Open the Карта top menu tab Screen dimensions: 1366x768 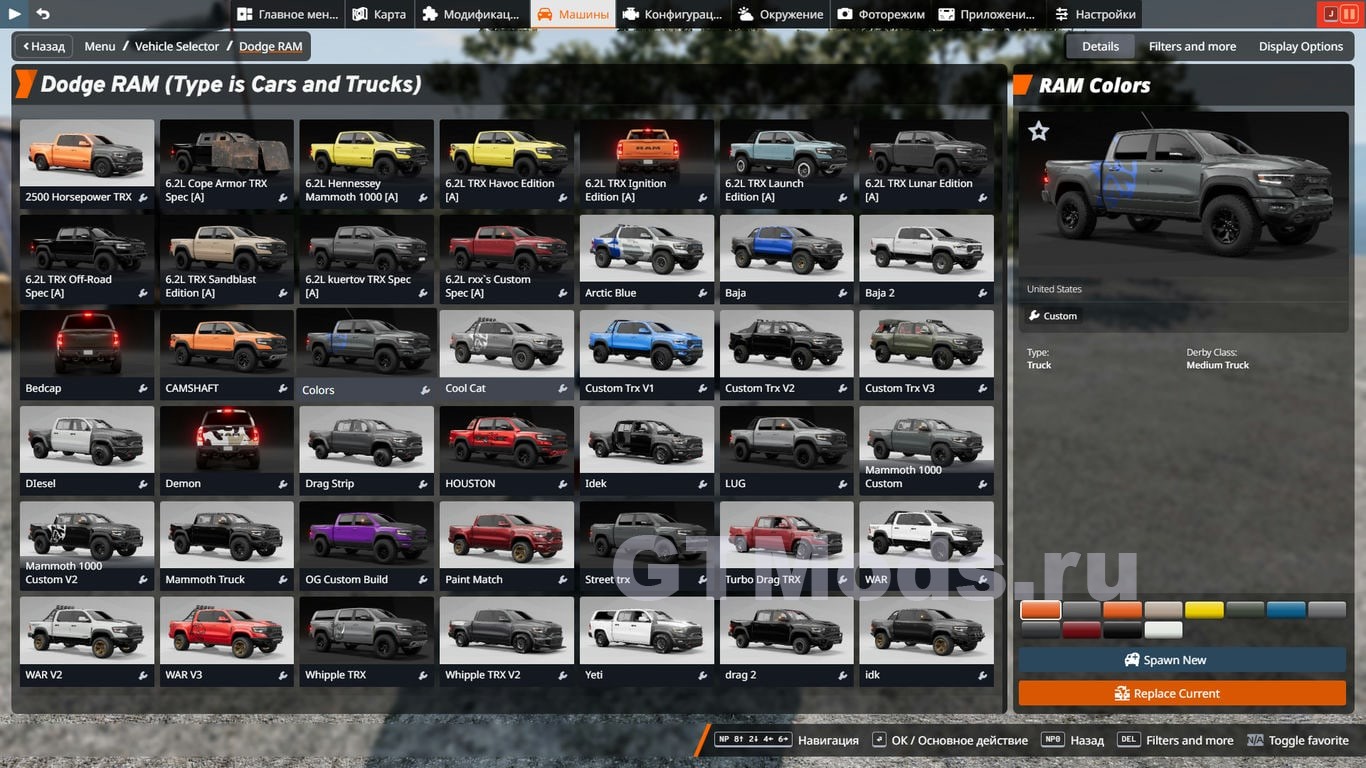tap(379, 14)
